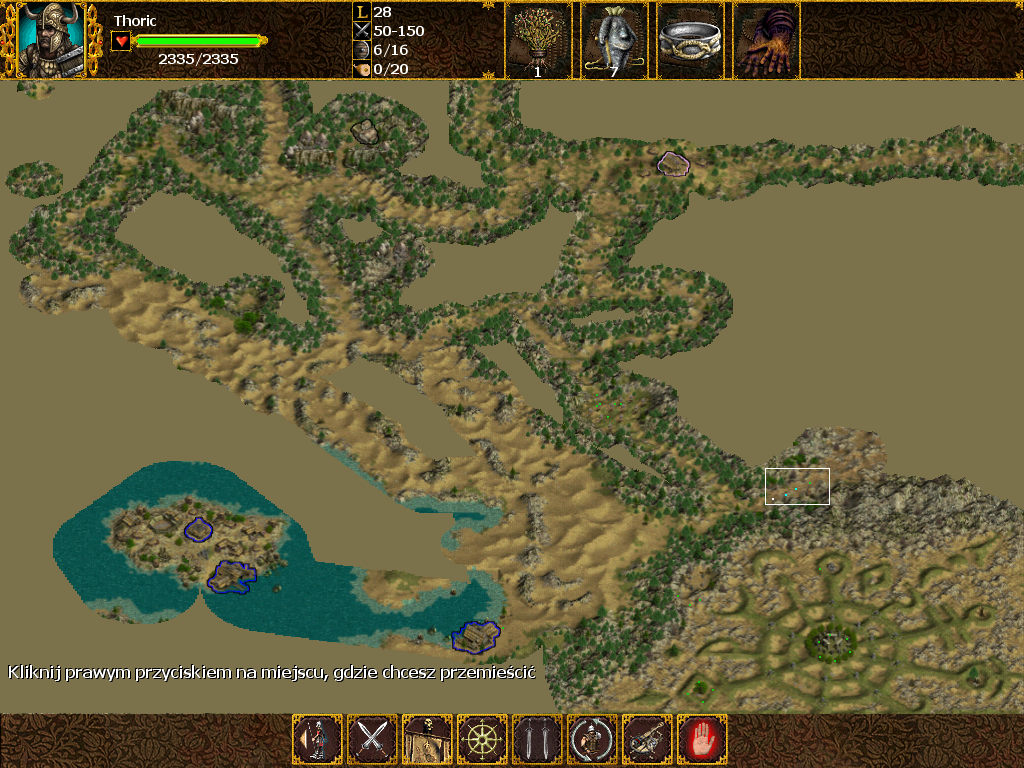This screenshot has height=768, width=1024.
Task: Select the purple glove item slot
Action: pos(766,40)
